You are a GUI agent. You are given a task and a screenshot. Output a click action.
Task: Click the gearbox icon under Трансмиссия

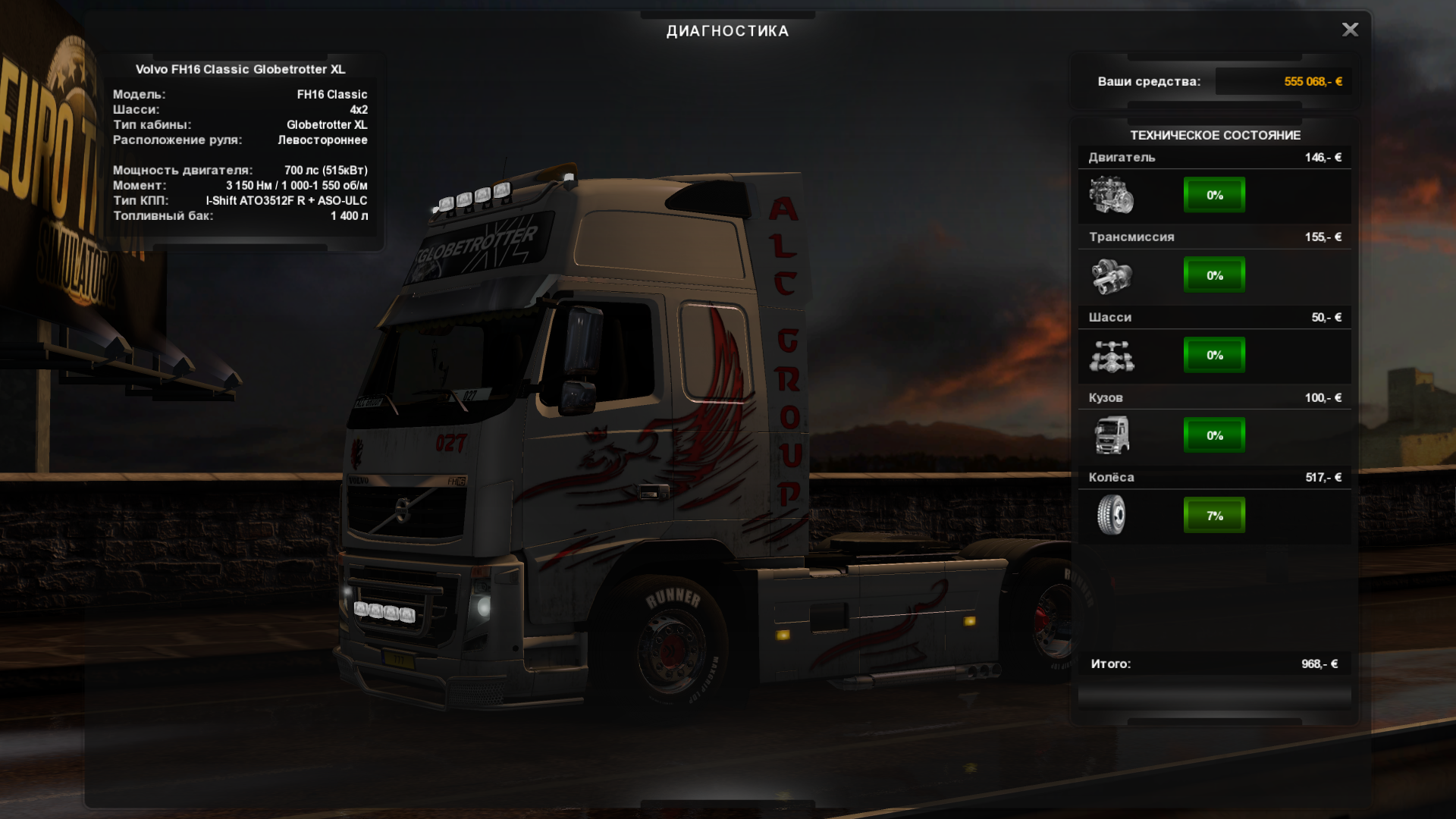(x=1111, y=275)
